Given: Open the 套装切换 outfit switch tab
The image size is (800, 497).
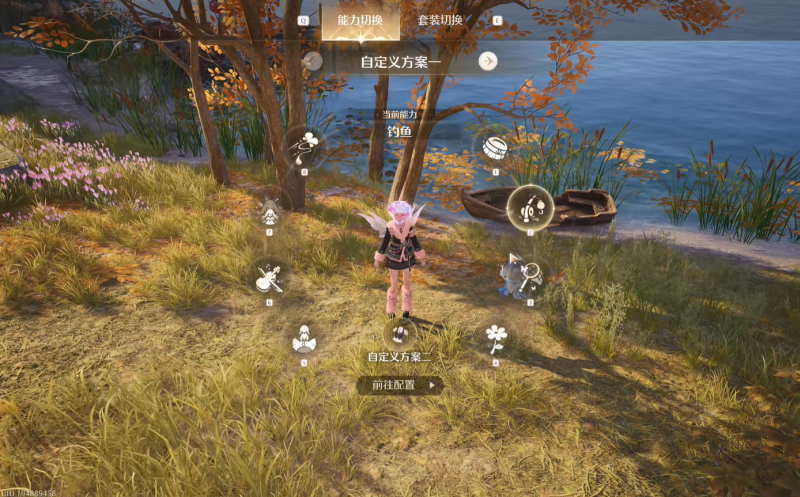Looking at the screenshot, I should [x=440, y=20].
